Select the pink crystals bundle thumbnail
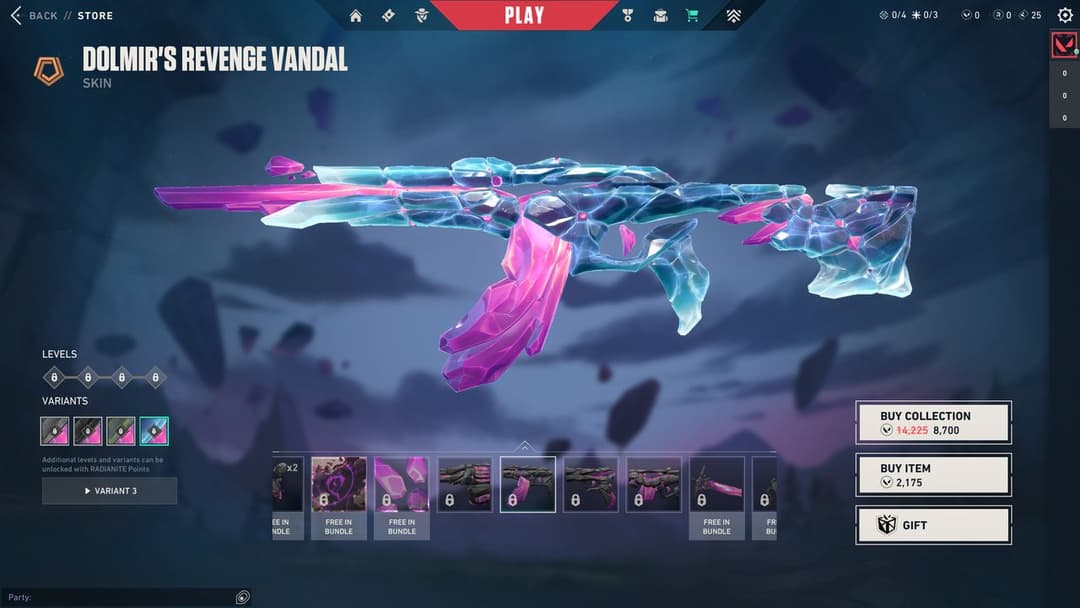The height and width of the screenshot is (608, 1080). click(401, 484)
